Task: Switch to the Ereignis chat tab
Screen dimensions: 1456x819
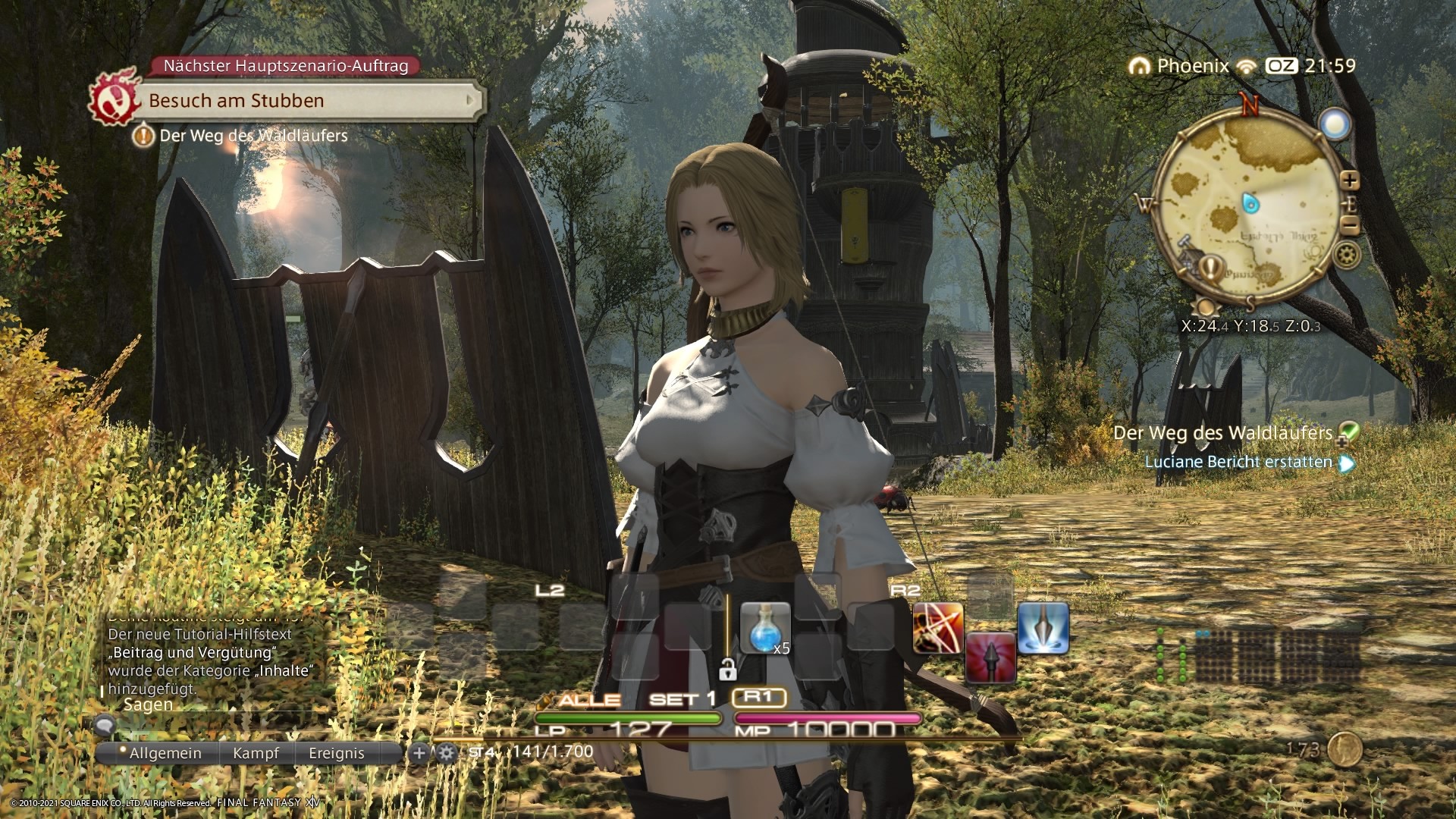Action: point(336,753)
